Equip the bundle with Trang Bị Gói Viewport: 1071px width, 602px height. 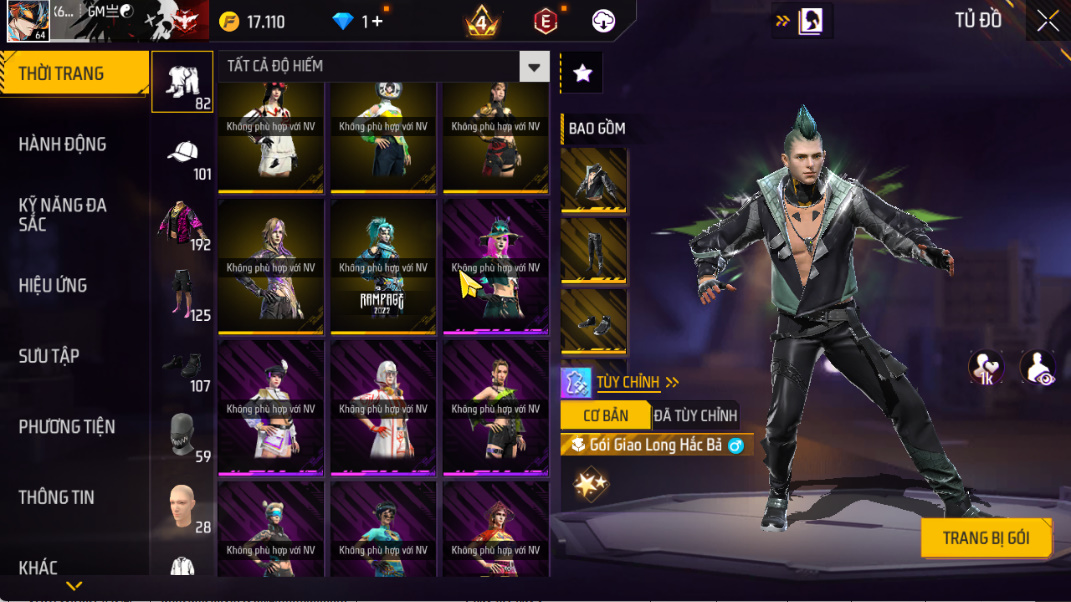pos(985,538)
